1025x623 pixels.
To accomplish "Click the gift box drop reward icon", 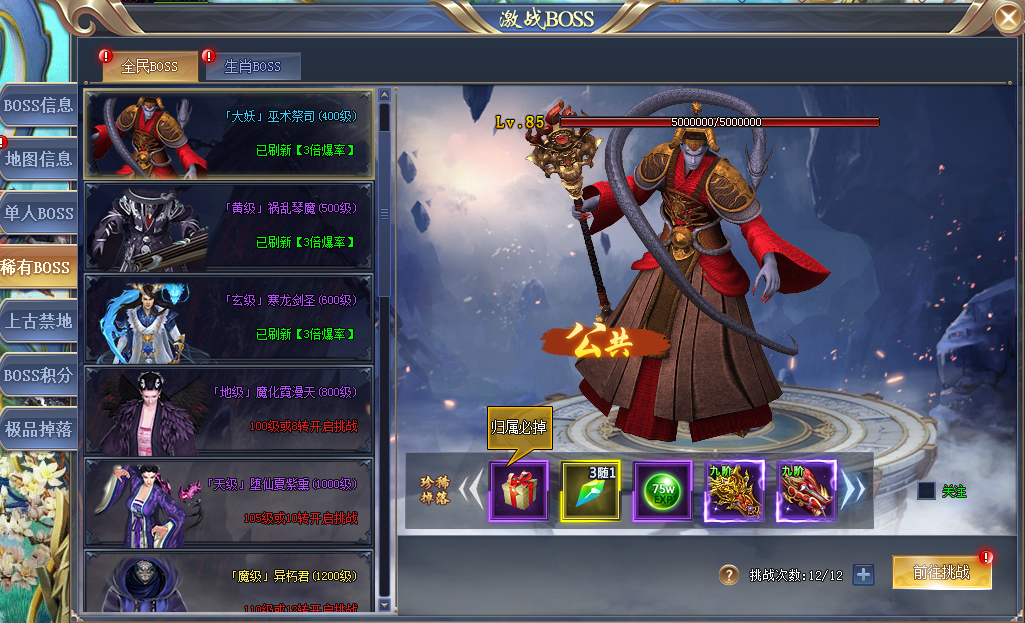I will tap(518, 491).
